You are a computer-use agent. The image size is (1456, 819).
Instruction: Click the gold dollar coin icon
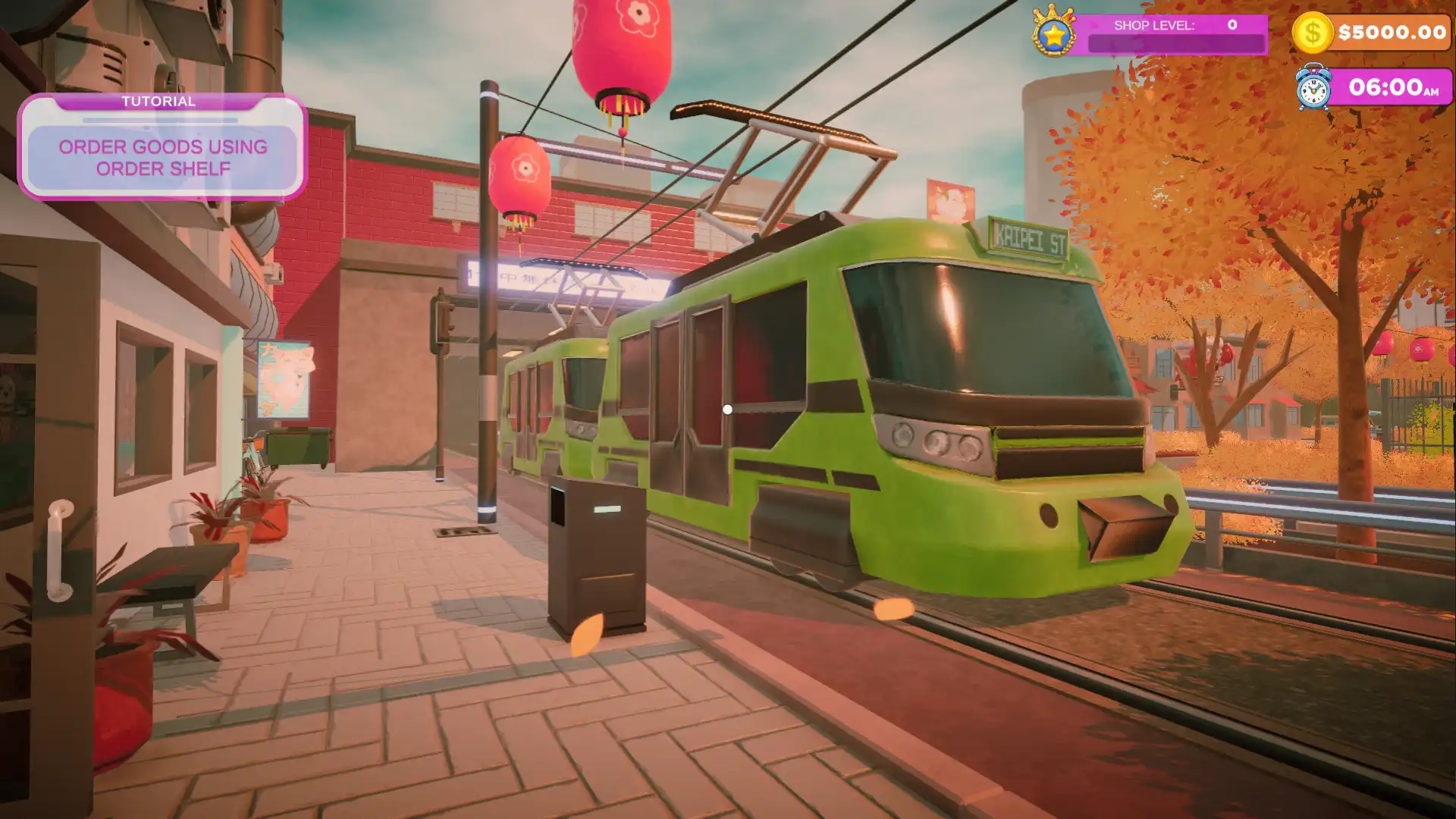pos(1312,33)
